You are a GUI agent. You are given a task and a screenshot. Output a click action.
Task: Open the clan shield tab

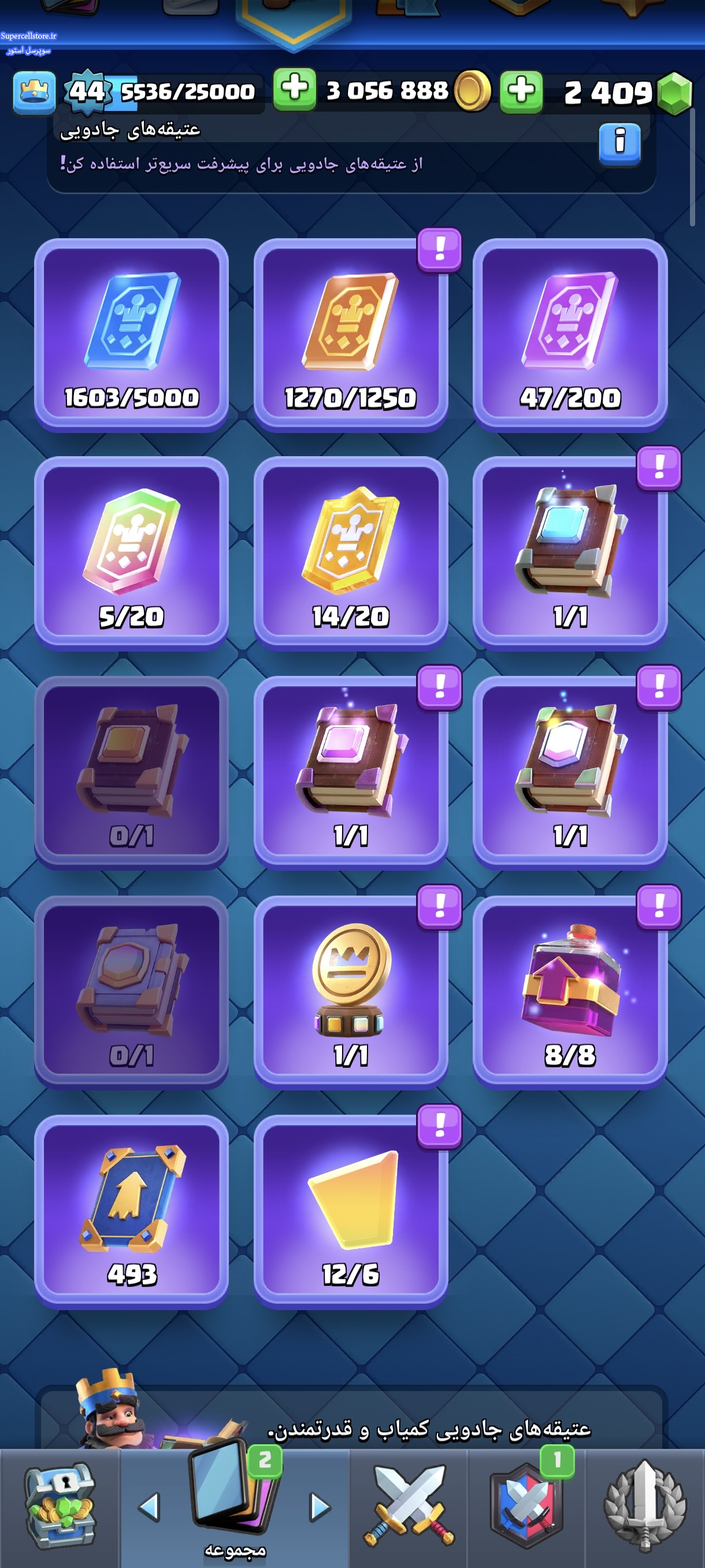527,1507
